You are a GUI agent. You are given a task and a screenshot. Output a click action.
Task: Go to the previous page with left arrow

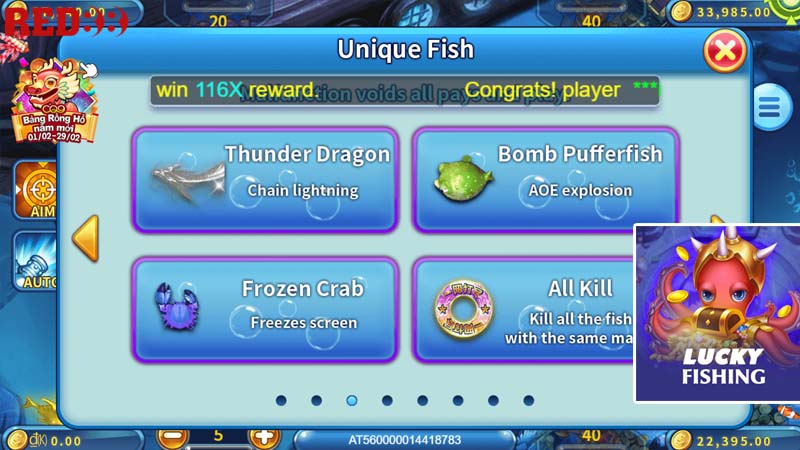[86, 238]
